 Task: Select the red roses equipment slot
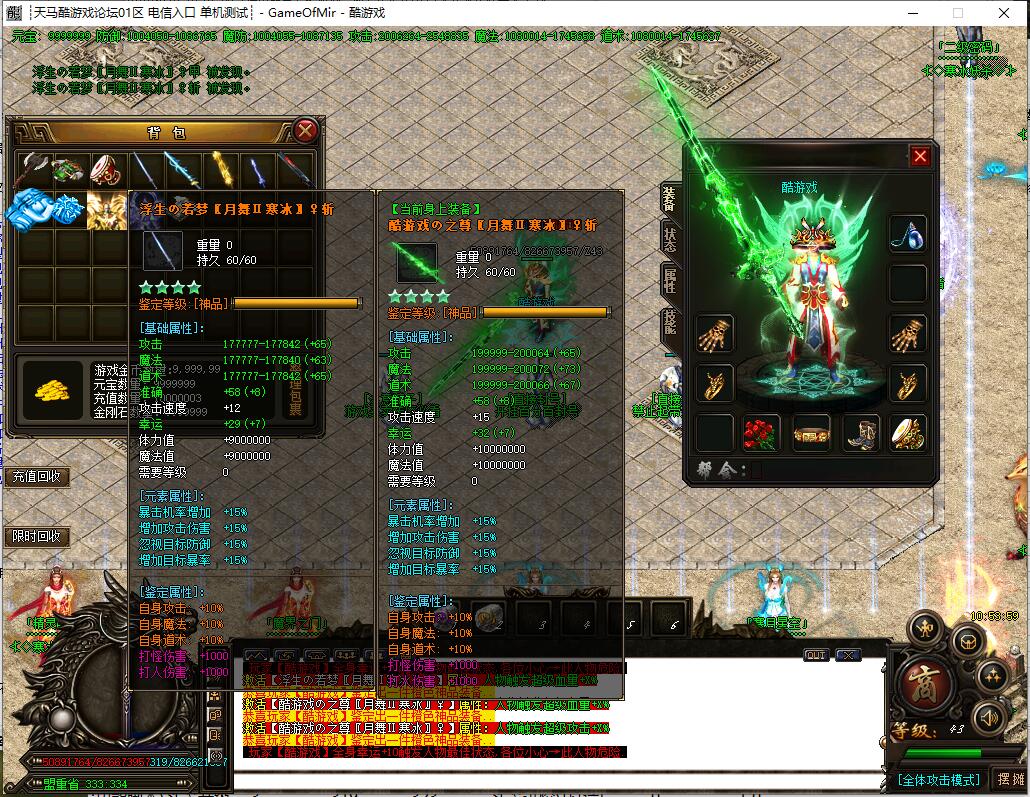761,433
